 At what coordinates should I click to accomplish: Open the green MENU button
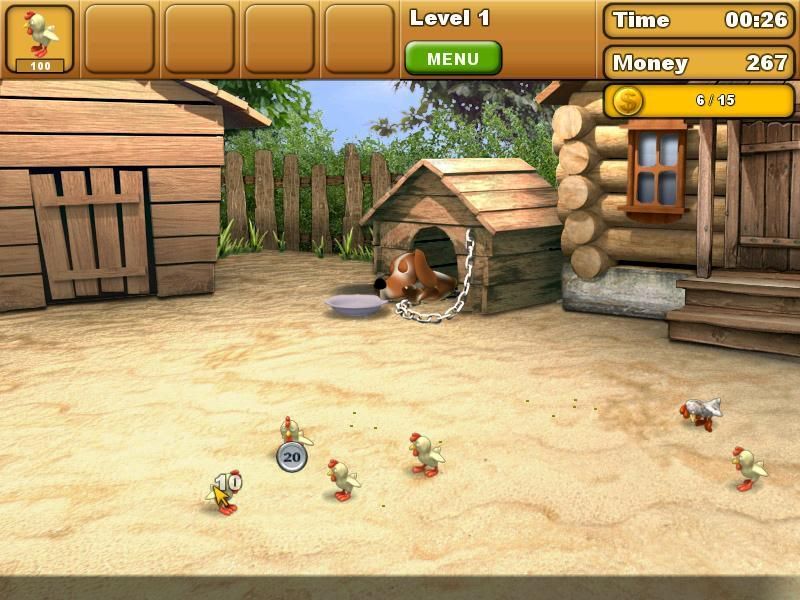[x=452, y=59]
